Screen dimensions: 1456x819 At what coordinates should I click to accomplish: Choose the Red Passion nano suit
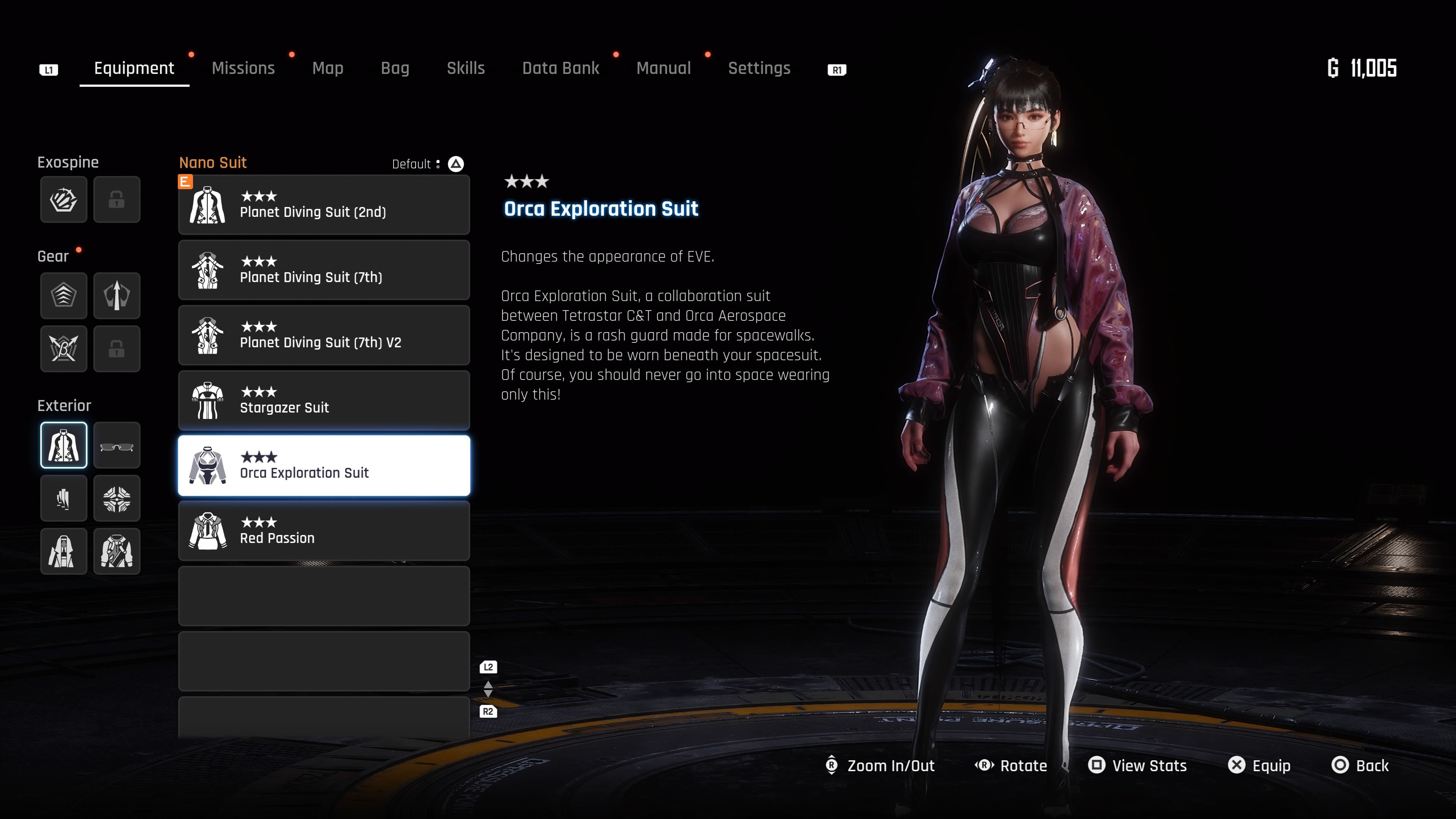[324, 531]
